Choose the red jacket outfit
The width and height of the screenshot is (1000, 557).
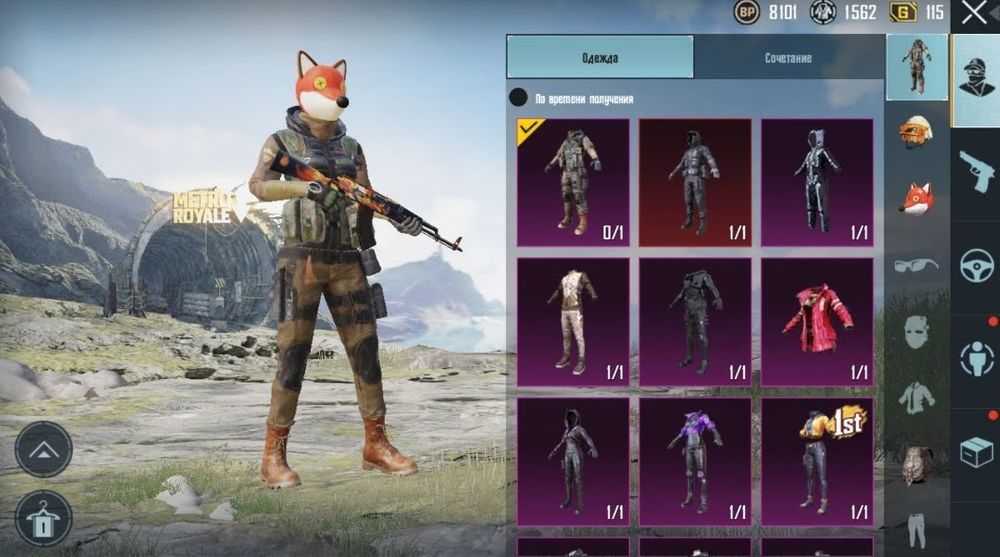click(816, 322)
